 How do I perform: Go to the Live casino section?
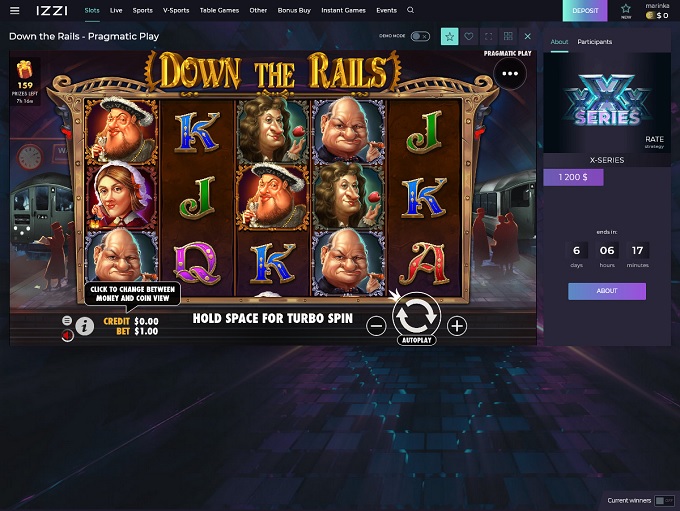116,10
